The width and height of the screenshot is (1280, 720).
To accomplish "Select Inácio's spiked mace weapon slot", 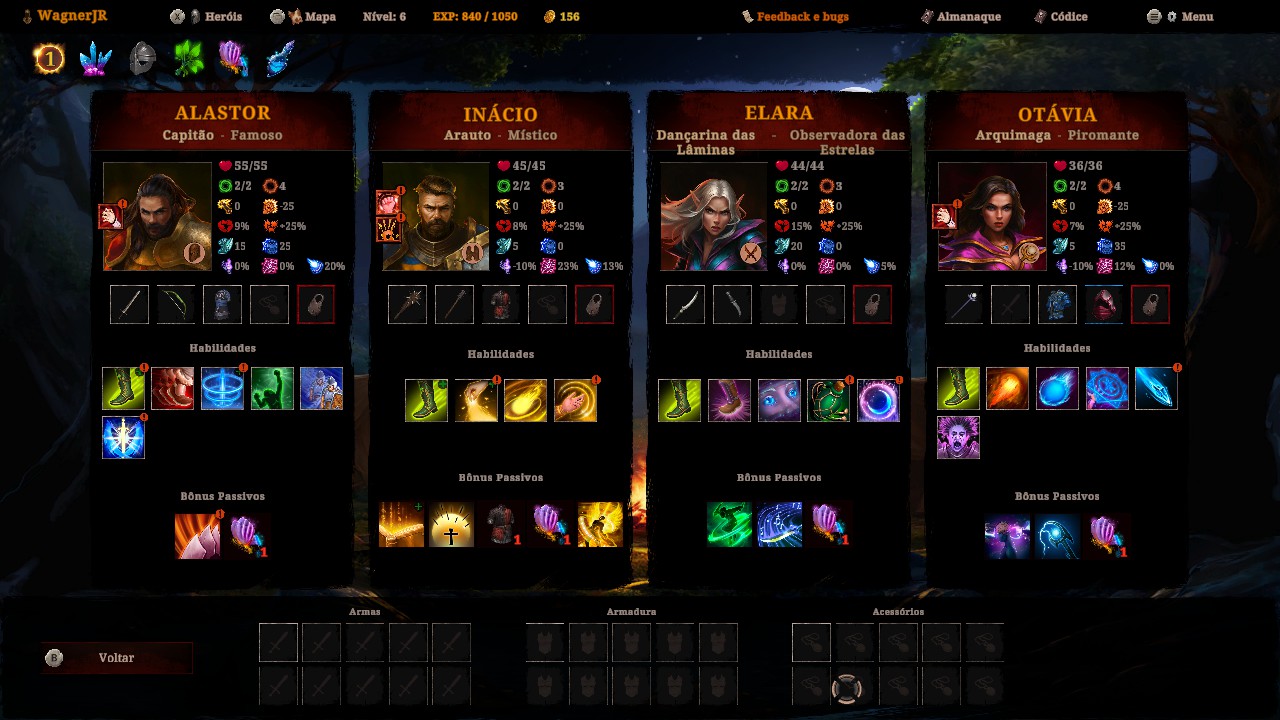I will (x=407, y=305).
